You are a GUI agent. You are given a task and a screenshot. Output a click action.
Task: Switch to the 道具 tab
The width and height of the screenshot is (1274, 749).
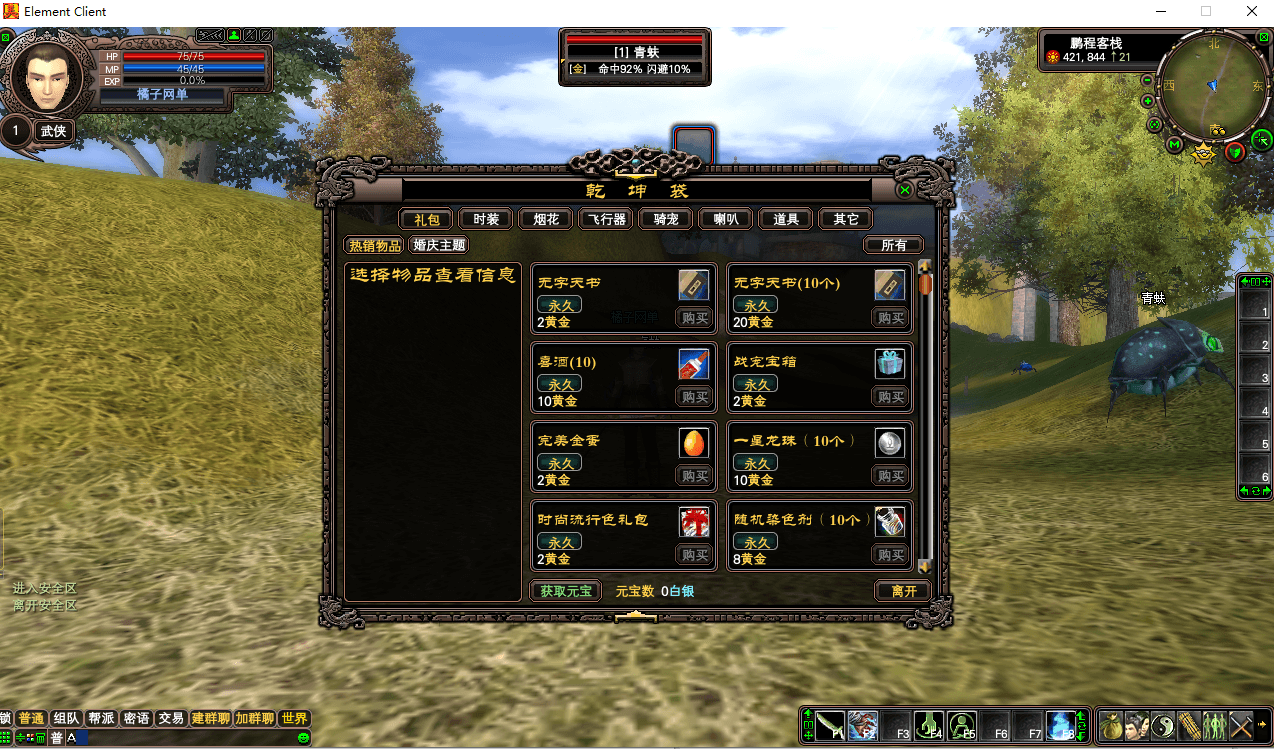tap(786, 219)
